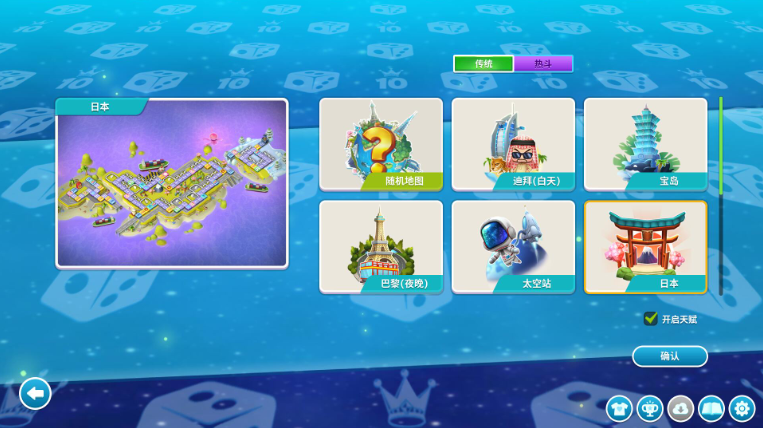The image size is (763, 428).
Task: Open the trophy achievements icon
Action: click(x=650, y=408)
